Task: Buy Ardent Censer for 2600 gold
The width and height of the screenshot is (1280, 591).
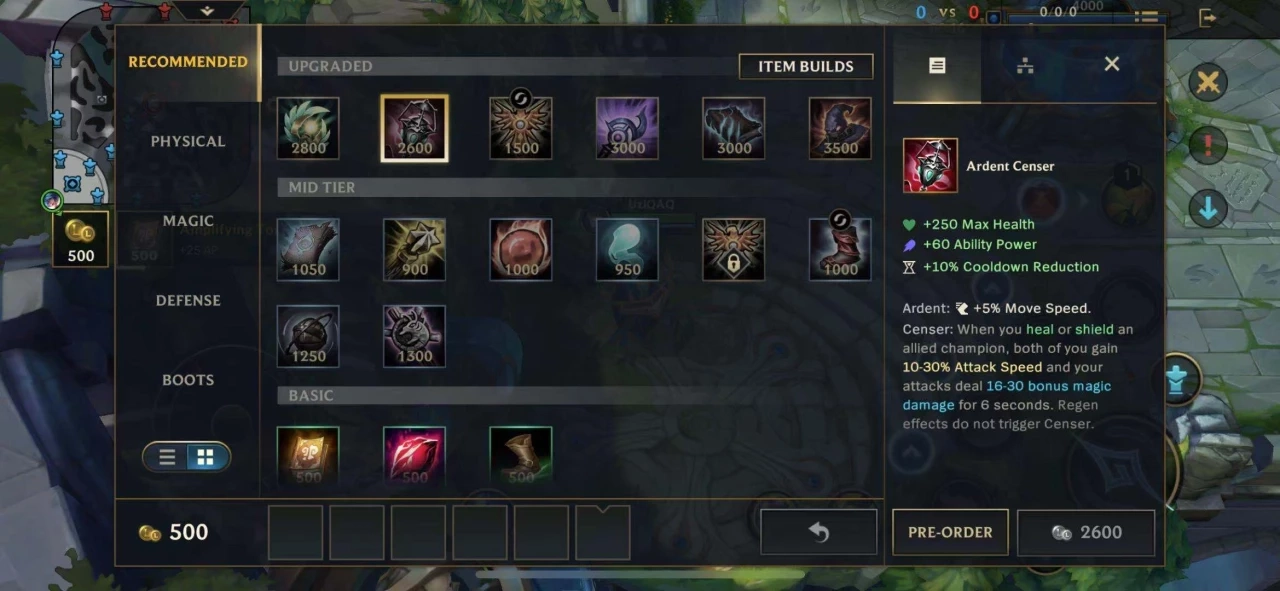Action: (x=1086, y=532)
